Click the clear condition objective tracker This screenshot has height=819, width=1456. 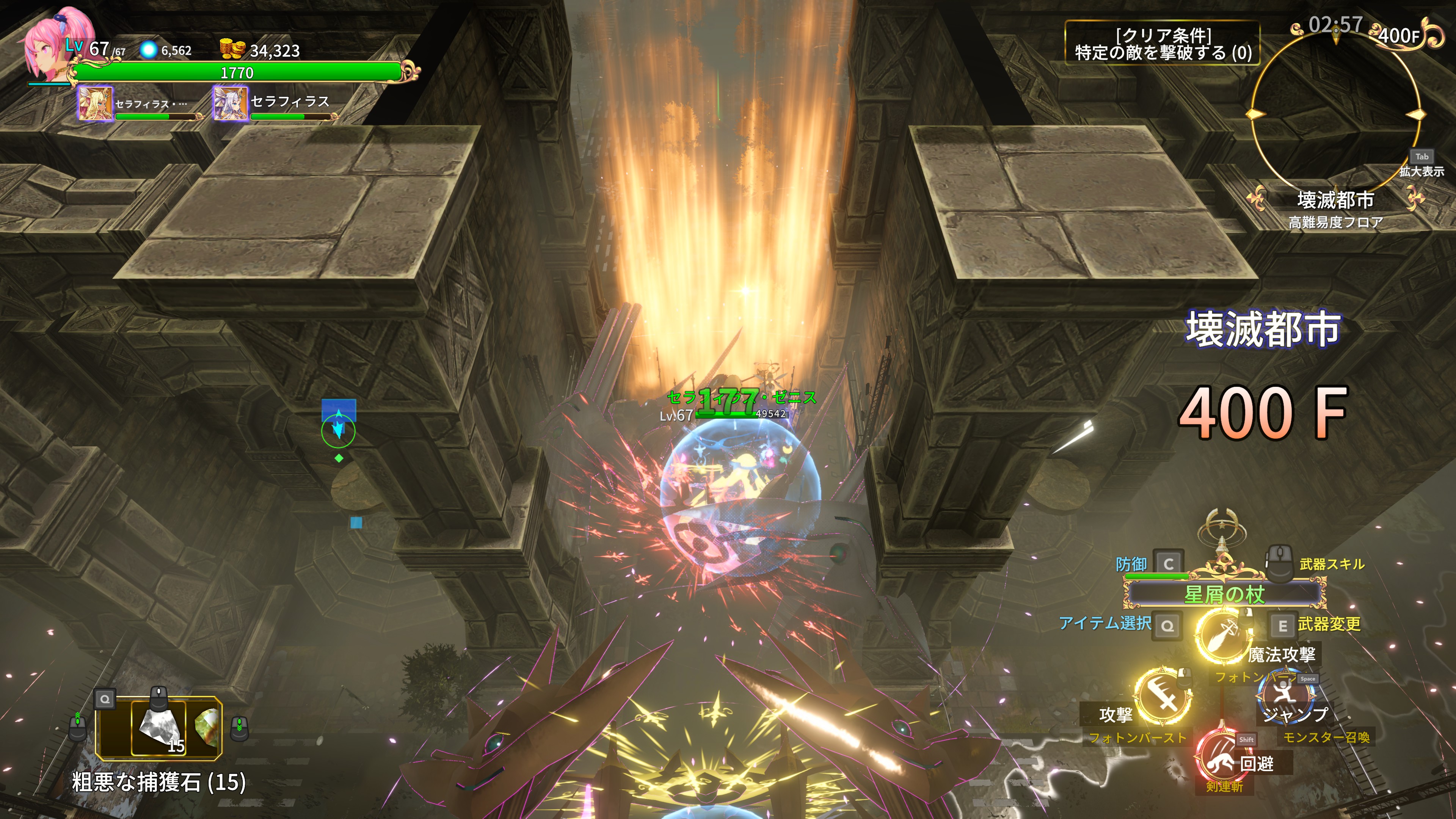coord(1162,44)
